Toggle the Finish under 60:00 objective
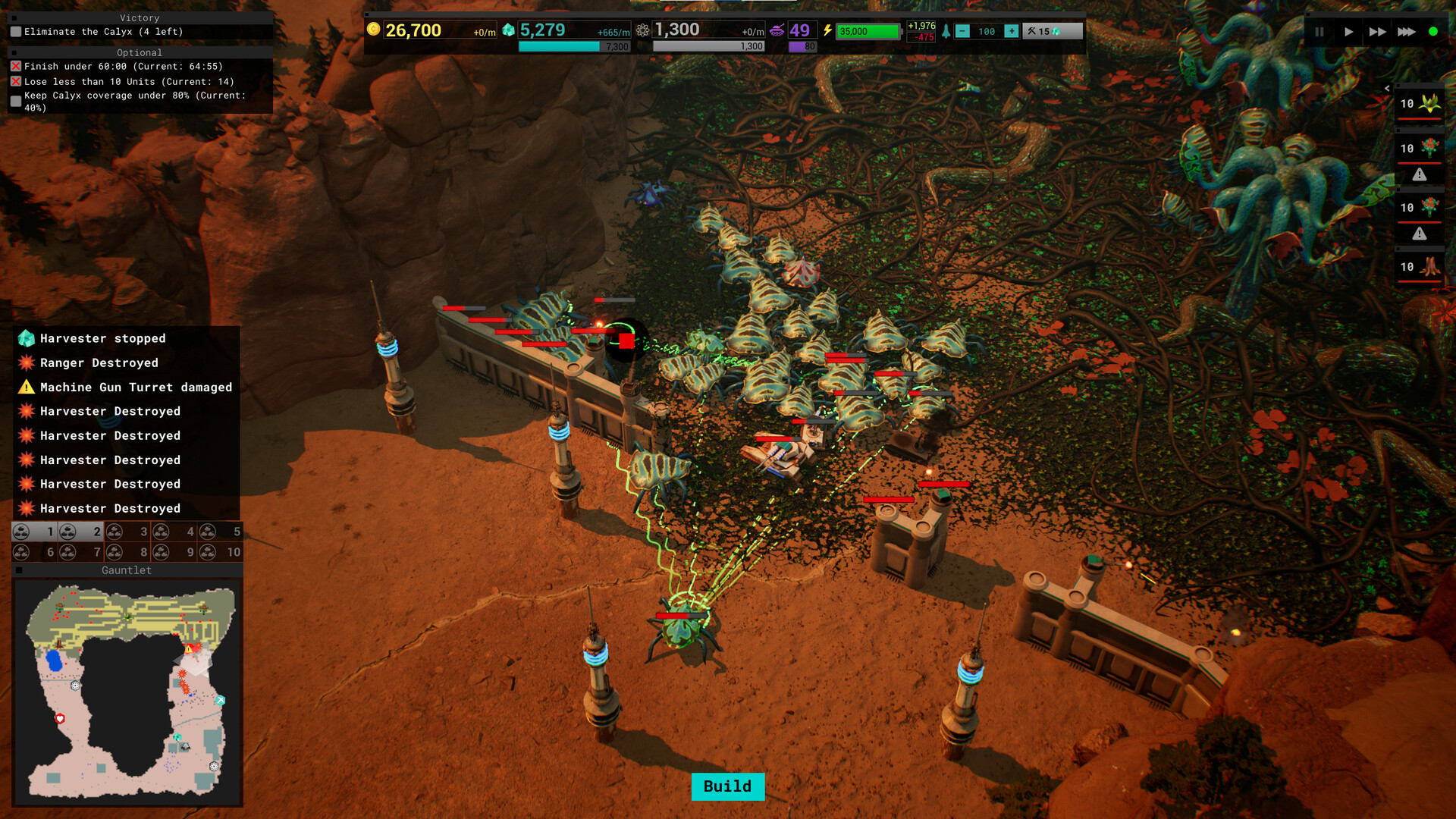 coord(15,66)
